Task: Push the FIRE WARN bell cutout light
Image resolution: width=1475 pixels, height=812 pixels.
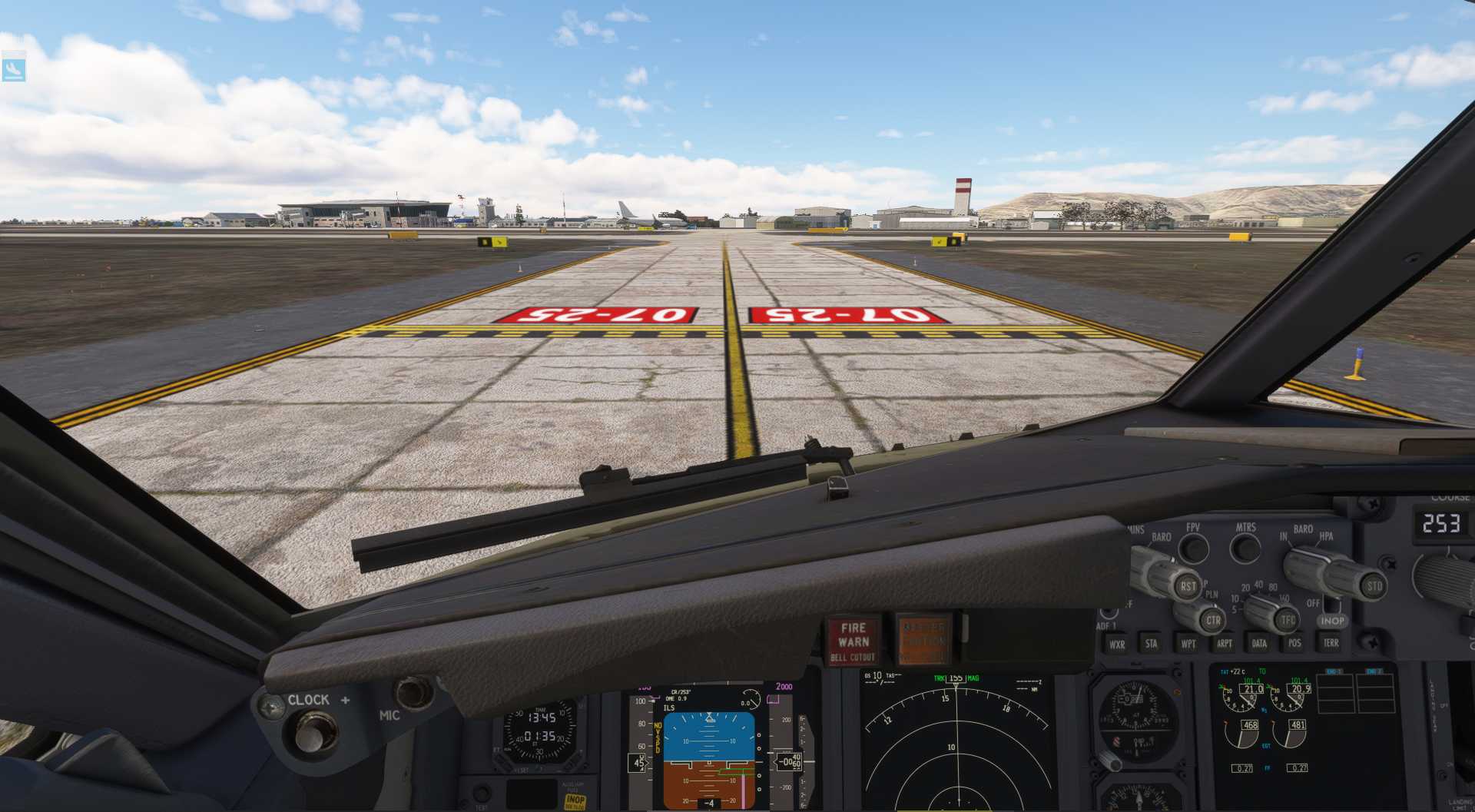Action: pyautogui.click(x=853, y=641)
